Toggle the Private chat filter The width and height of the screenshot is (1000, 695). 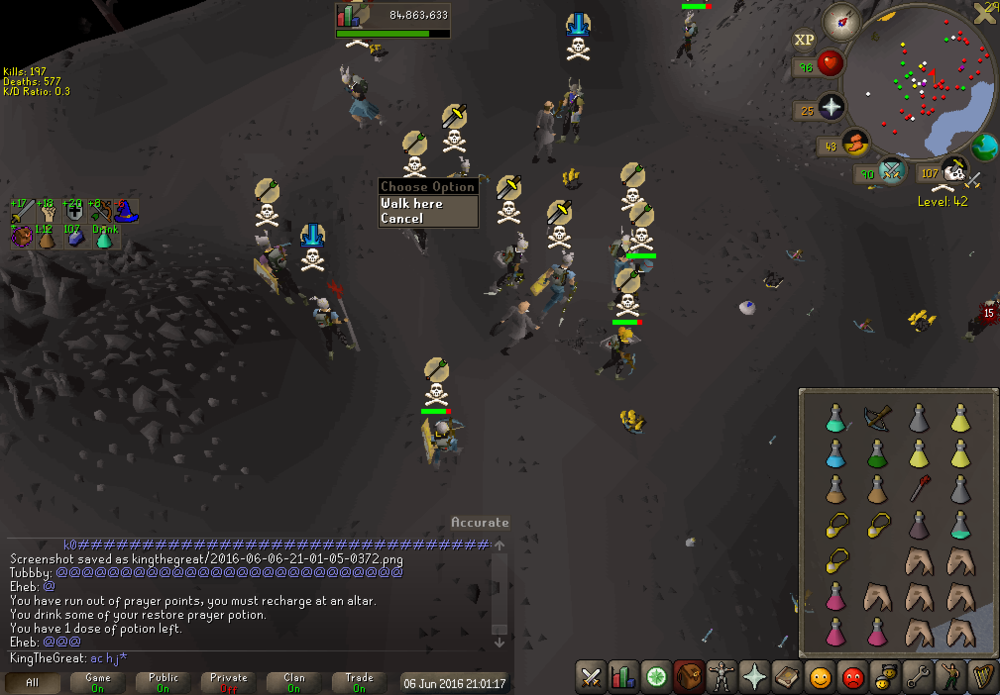tap(229, 682)
